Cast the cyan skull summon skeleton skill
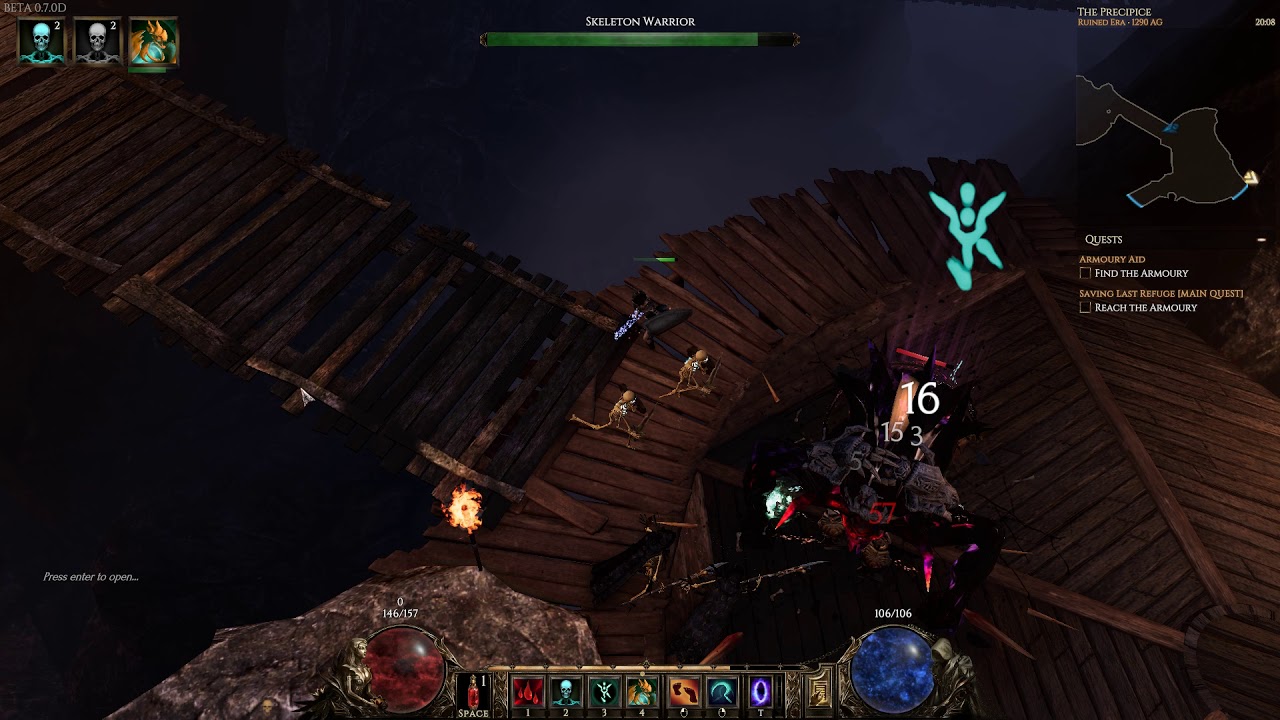The image size is (1280, 720). click(x=566, y=692)
